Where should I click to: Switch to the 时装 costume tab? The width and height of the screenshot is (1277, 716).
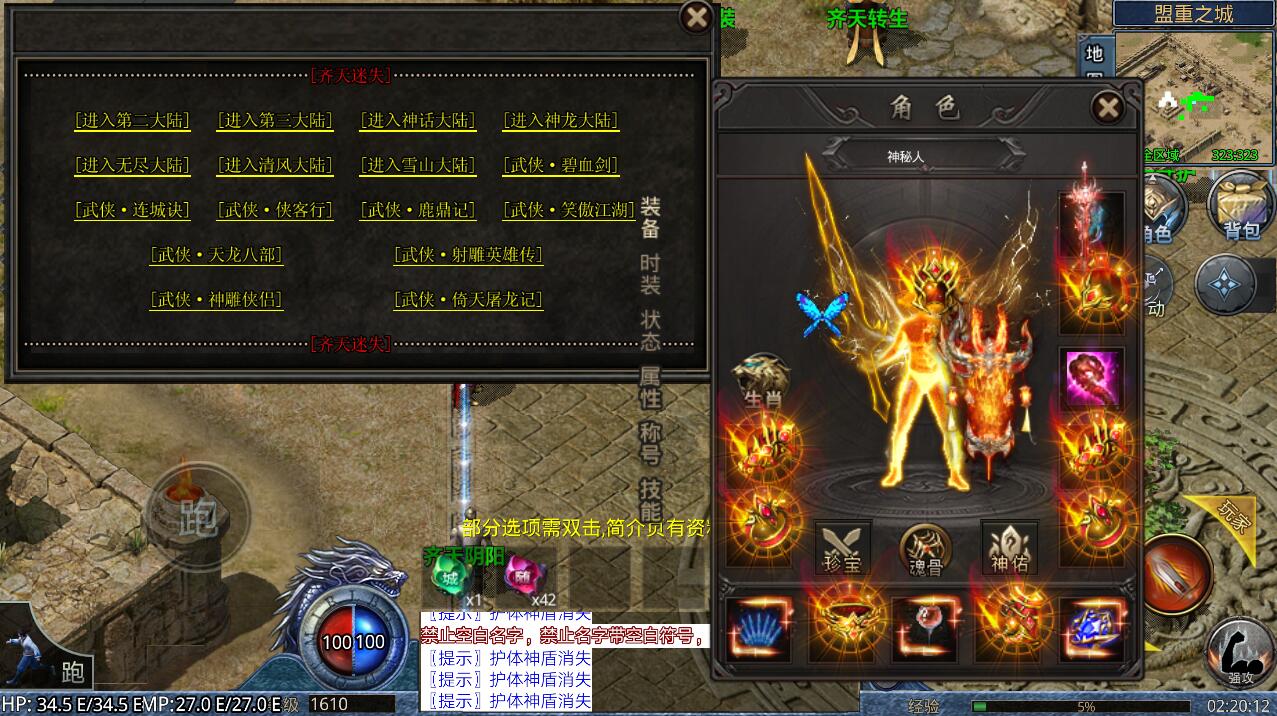[650, 274]
